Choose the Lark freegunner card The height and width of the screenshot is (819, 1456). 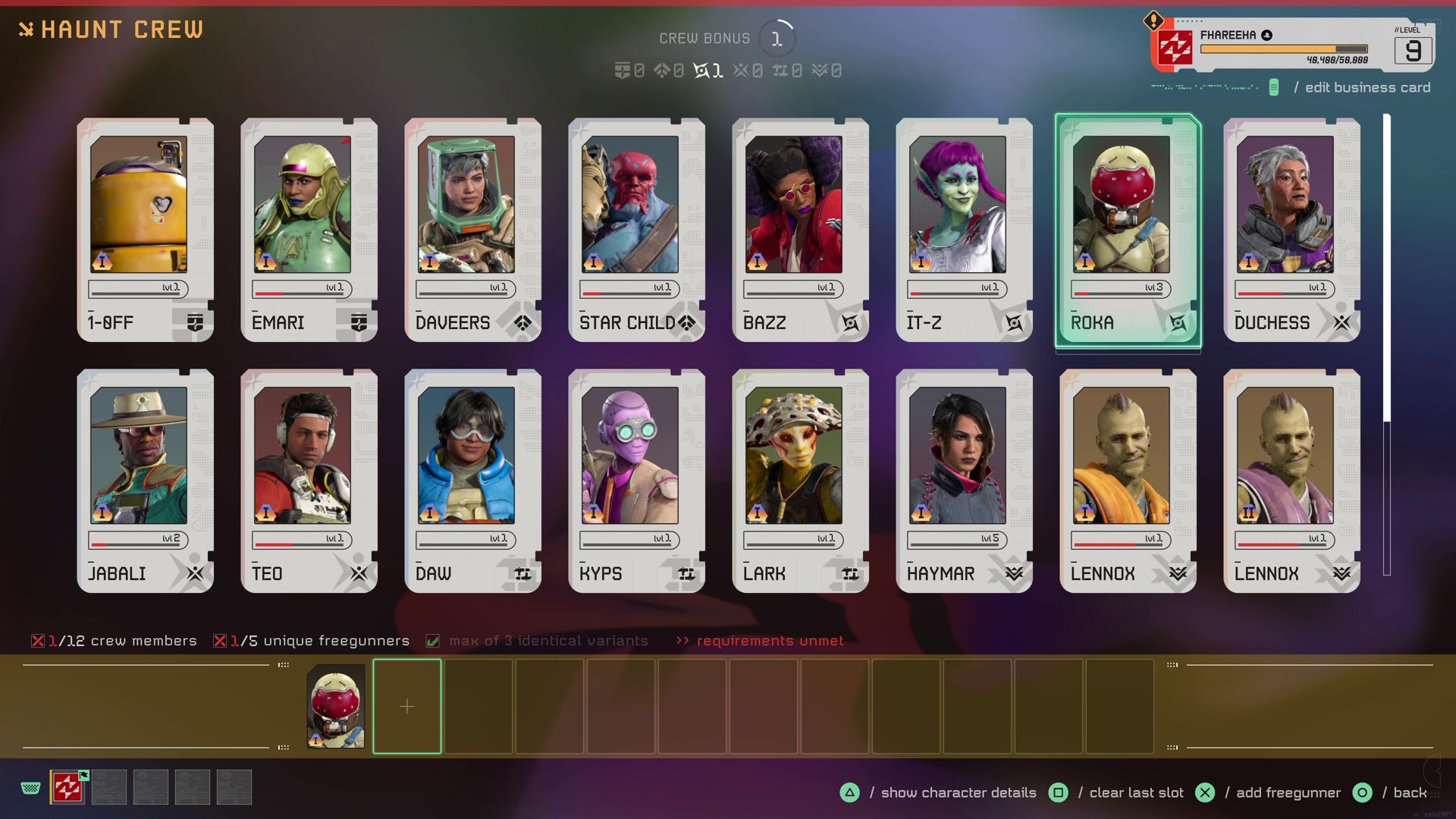[x=800, y=481]
